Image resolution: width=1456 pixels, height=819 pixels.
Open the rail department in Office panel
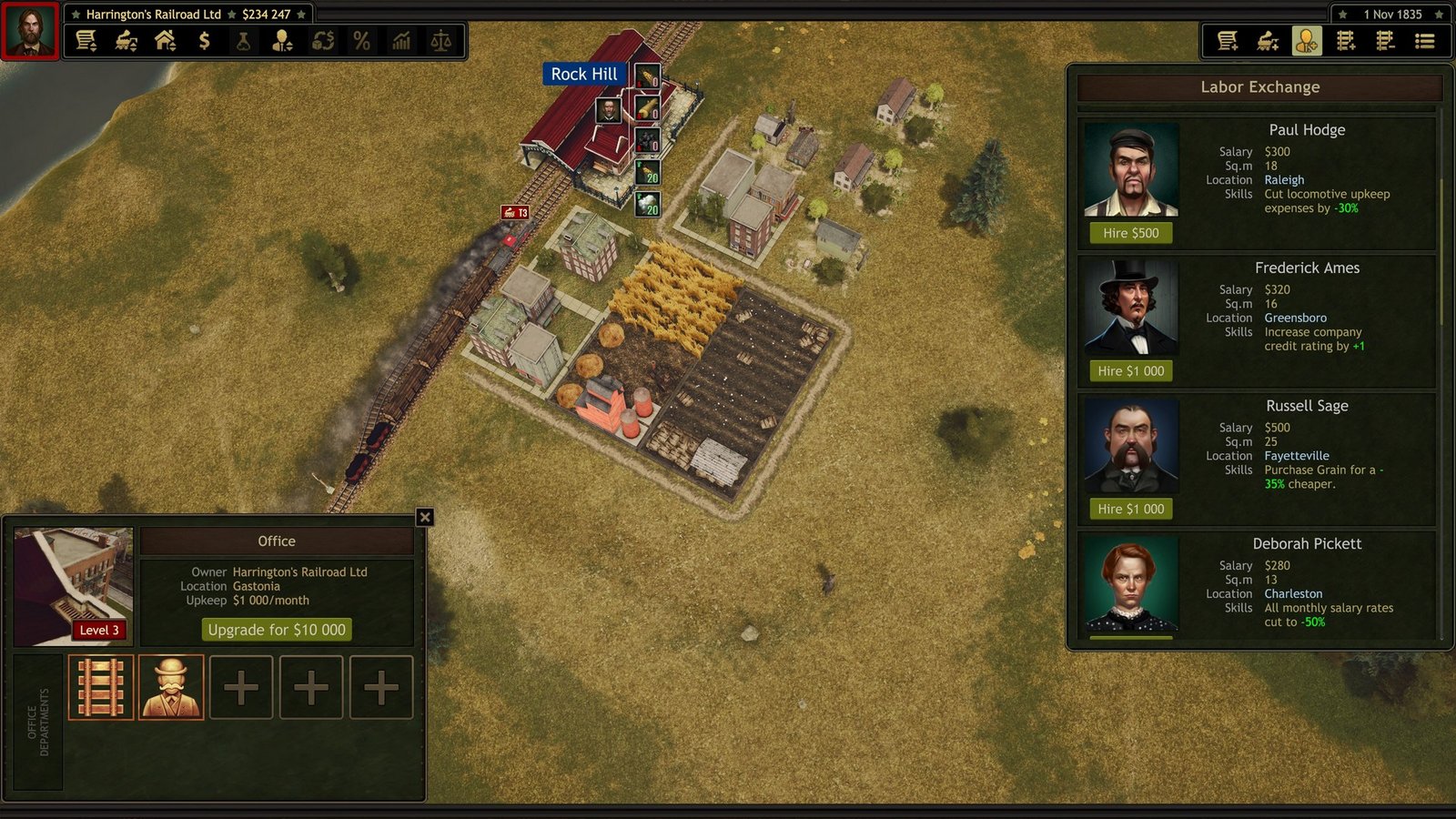(101, 687)
